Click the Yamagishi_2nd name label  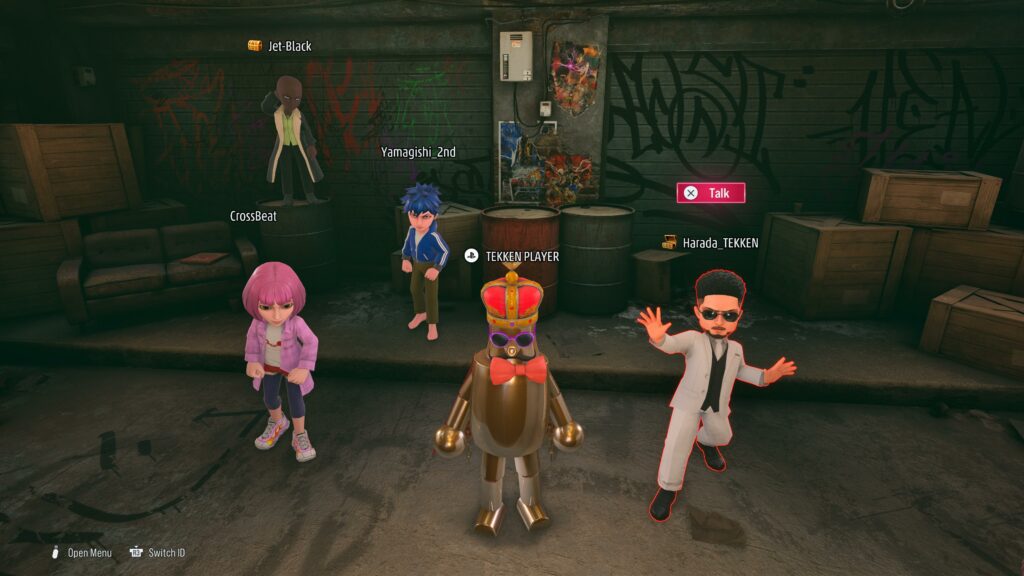(x=419, y=152)
